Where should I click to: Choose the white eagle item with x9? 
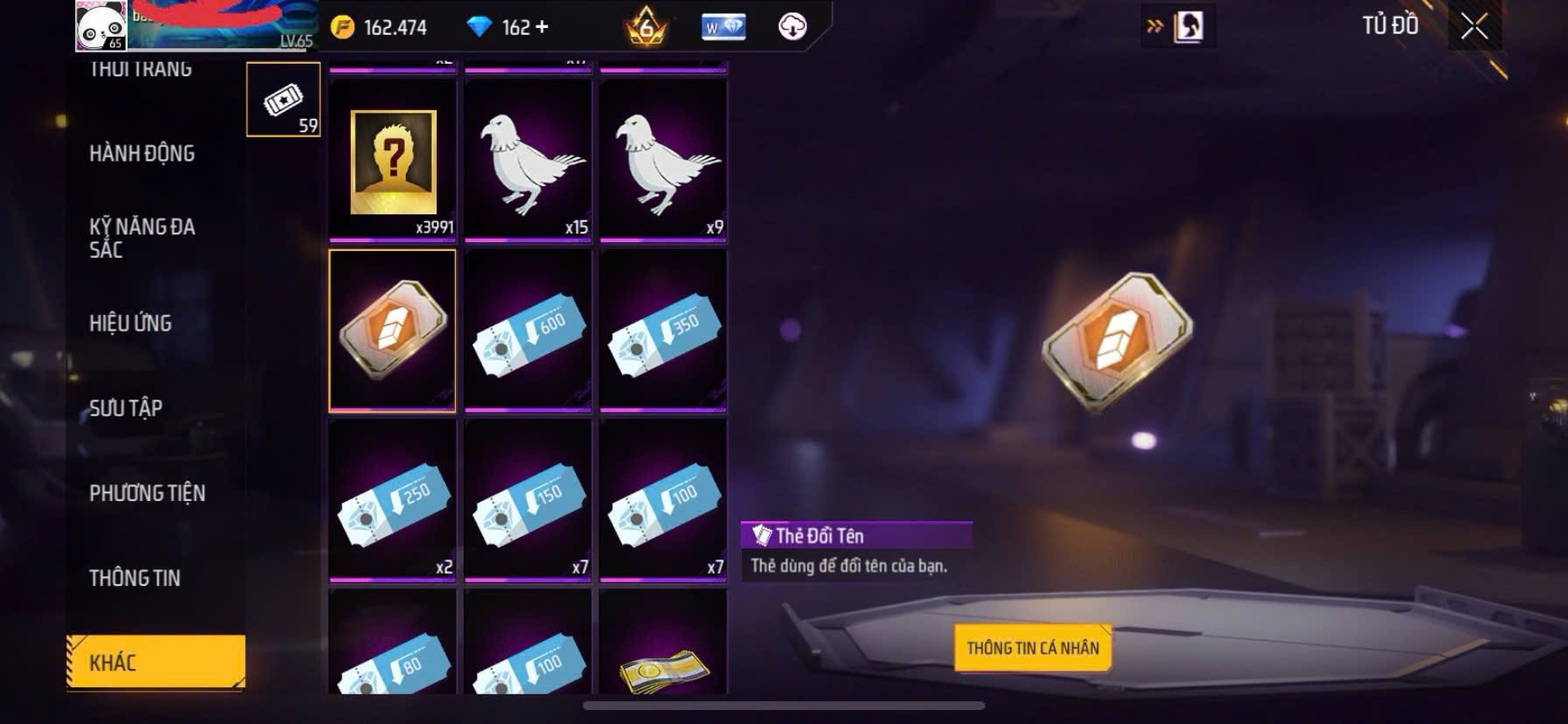click(x=663, y=159)
